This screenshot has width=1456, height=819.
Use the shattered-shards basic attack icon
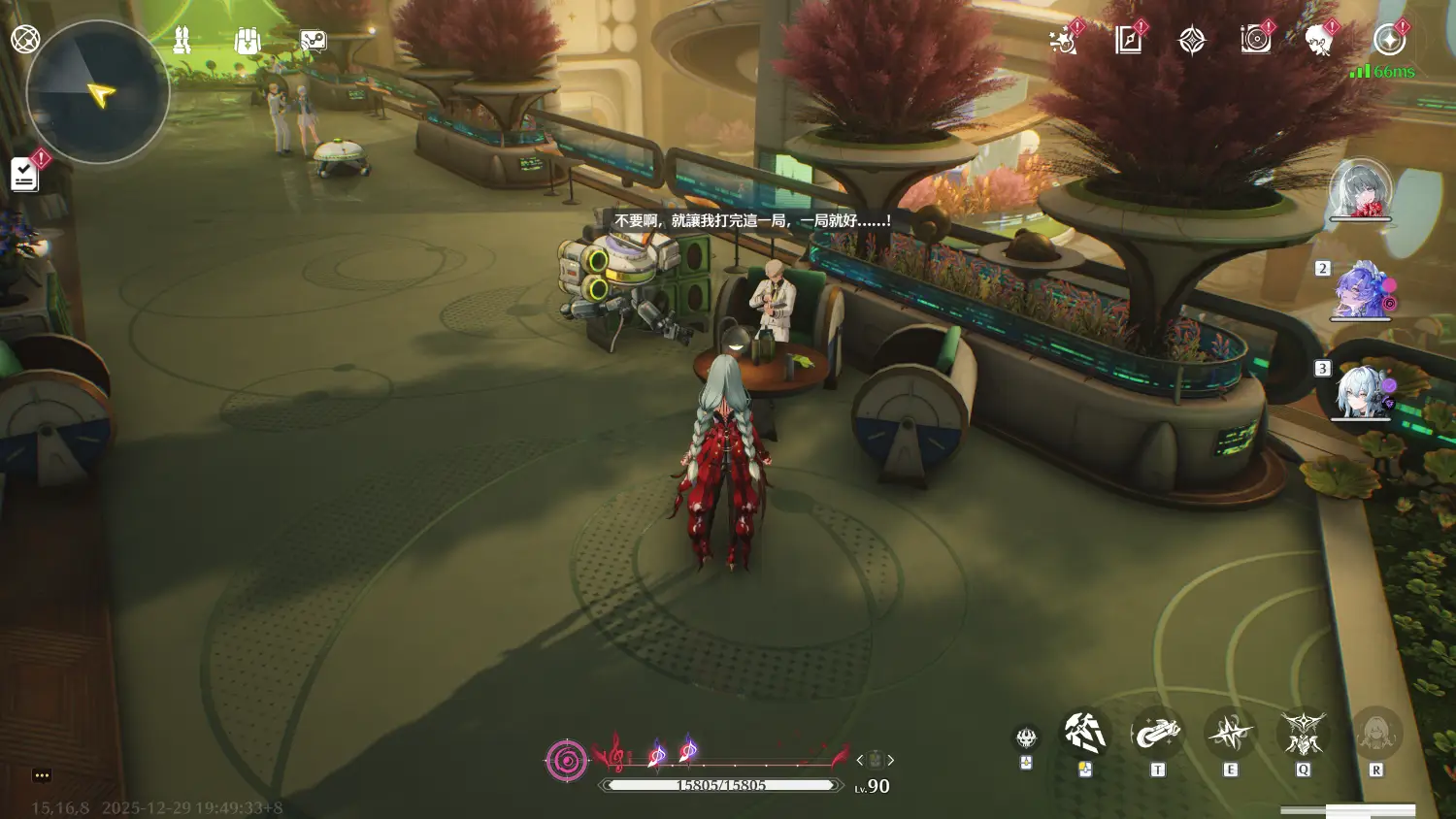pyautogui.click(x=1084, y=734)
